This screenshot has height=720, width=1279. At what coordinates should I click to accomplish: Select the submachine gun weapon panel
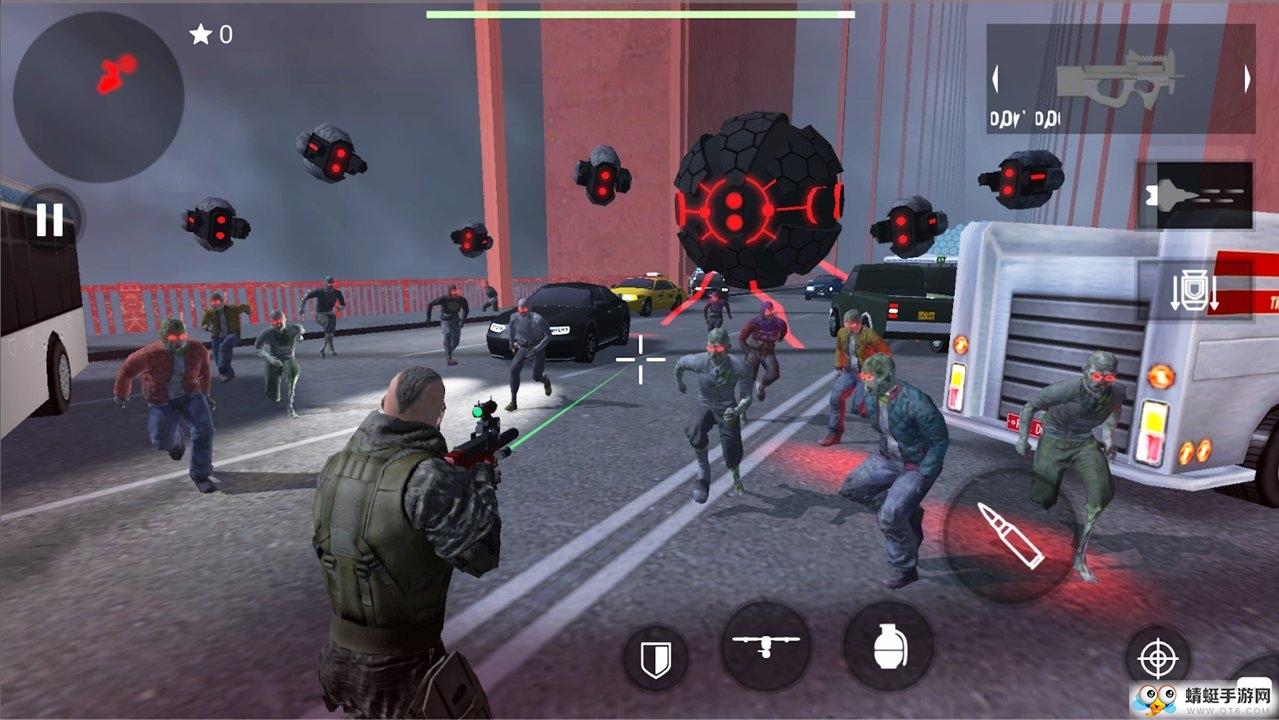[1120, 79]
